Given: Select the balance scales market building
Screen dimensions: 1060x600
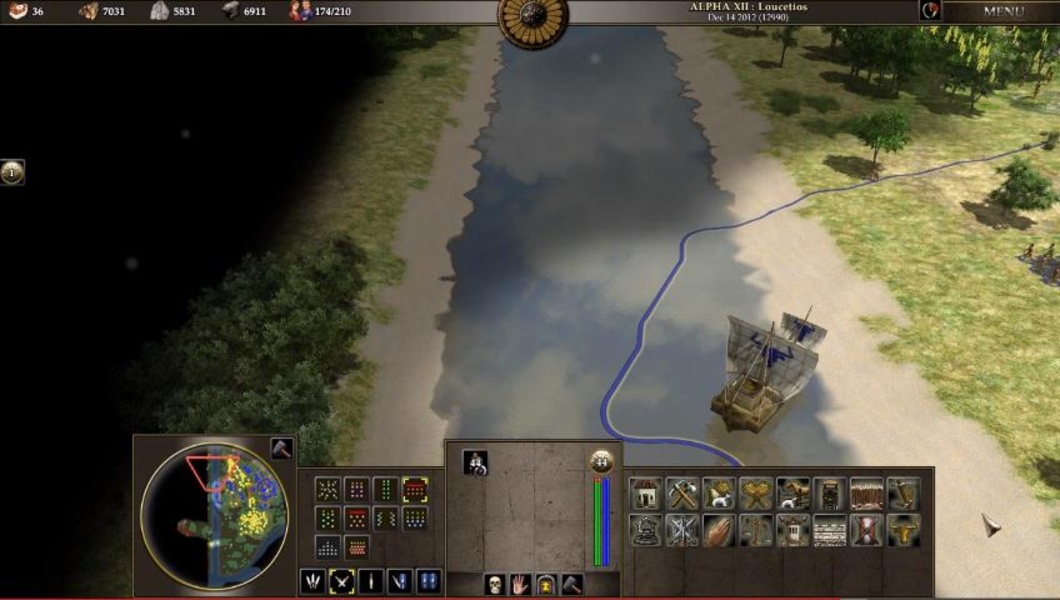Looking at the screenshot, I should (756, 530).
